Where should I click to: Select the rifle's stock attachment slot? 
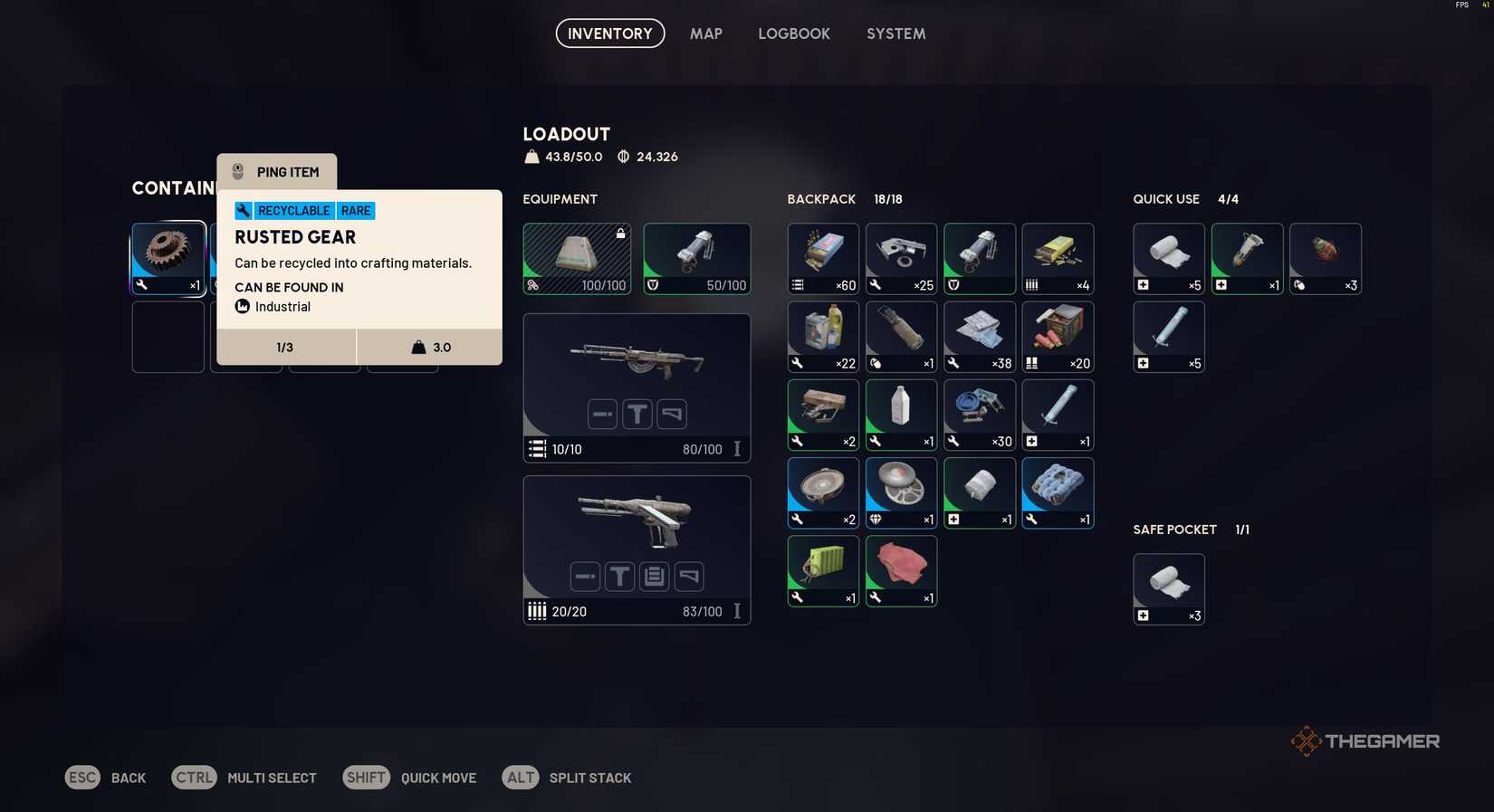671,414
